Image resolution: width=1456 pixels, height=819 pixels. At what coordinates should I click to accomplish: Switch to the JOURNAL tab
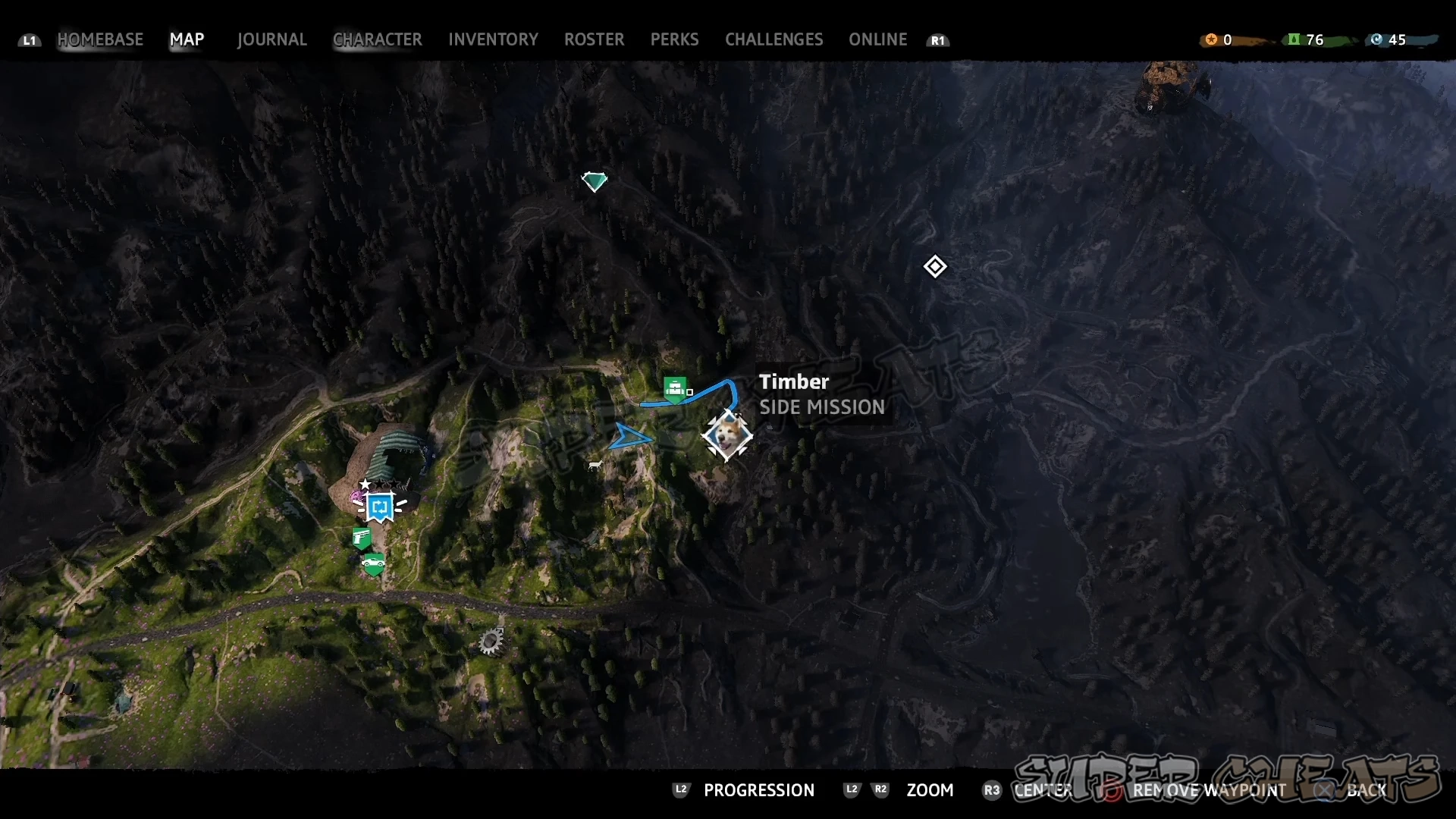[x=271, y=39]
